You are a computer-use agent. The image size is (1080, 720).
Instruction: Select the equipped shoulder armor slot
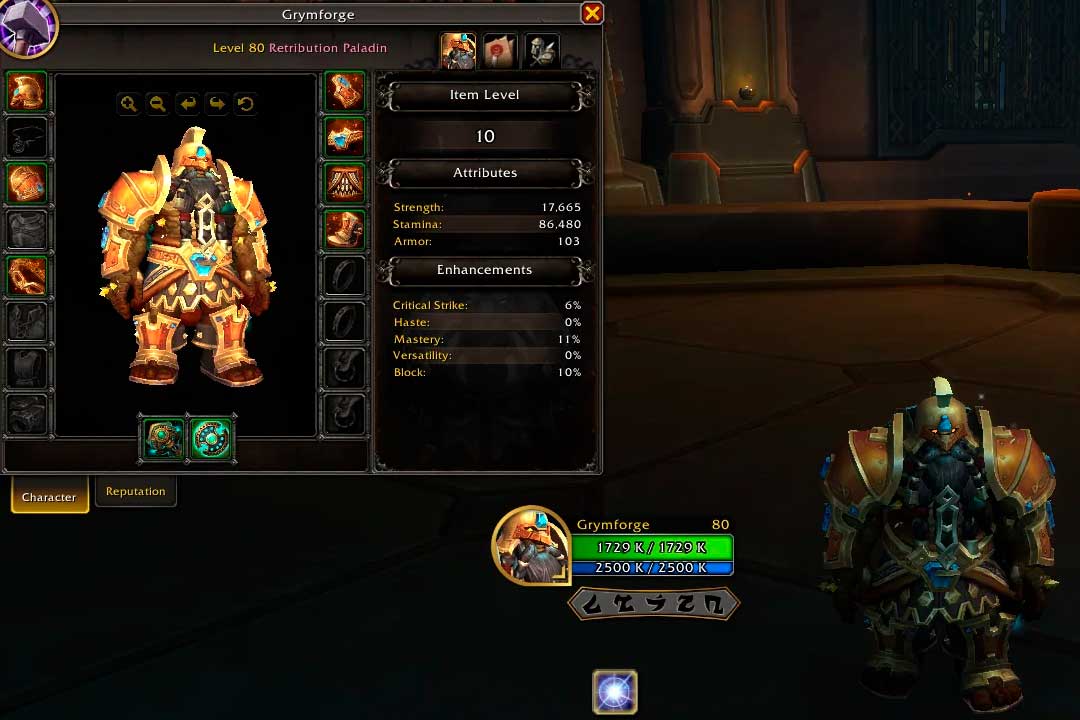coord(26,183)
